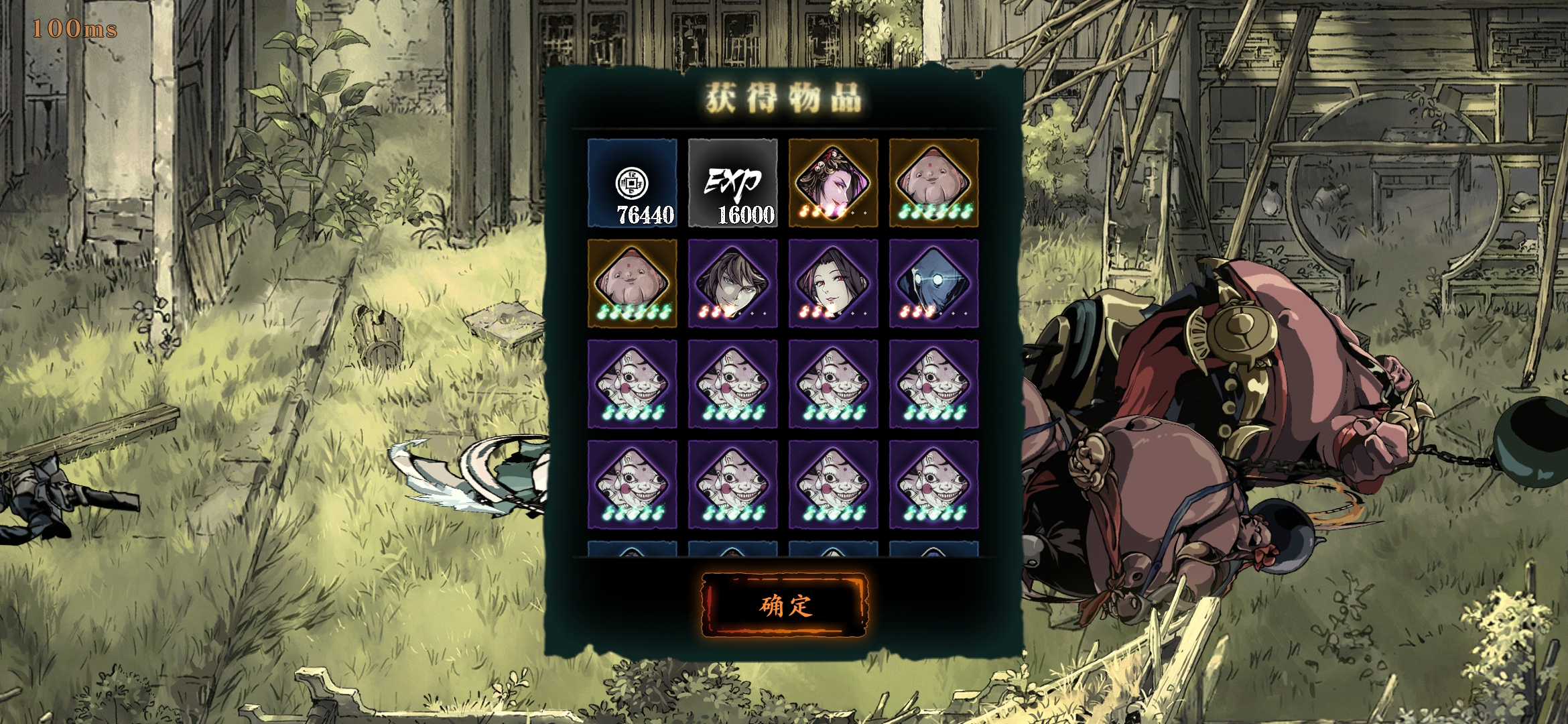Select the blue glowing-eyed hooded figure reward
Screen dimensions: 1568x724
933,284
